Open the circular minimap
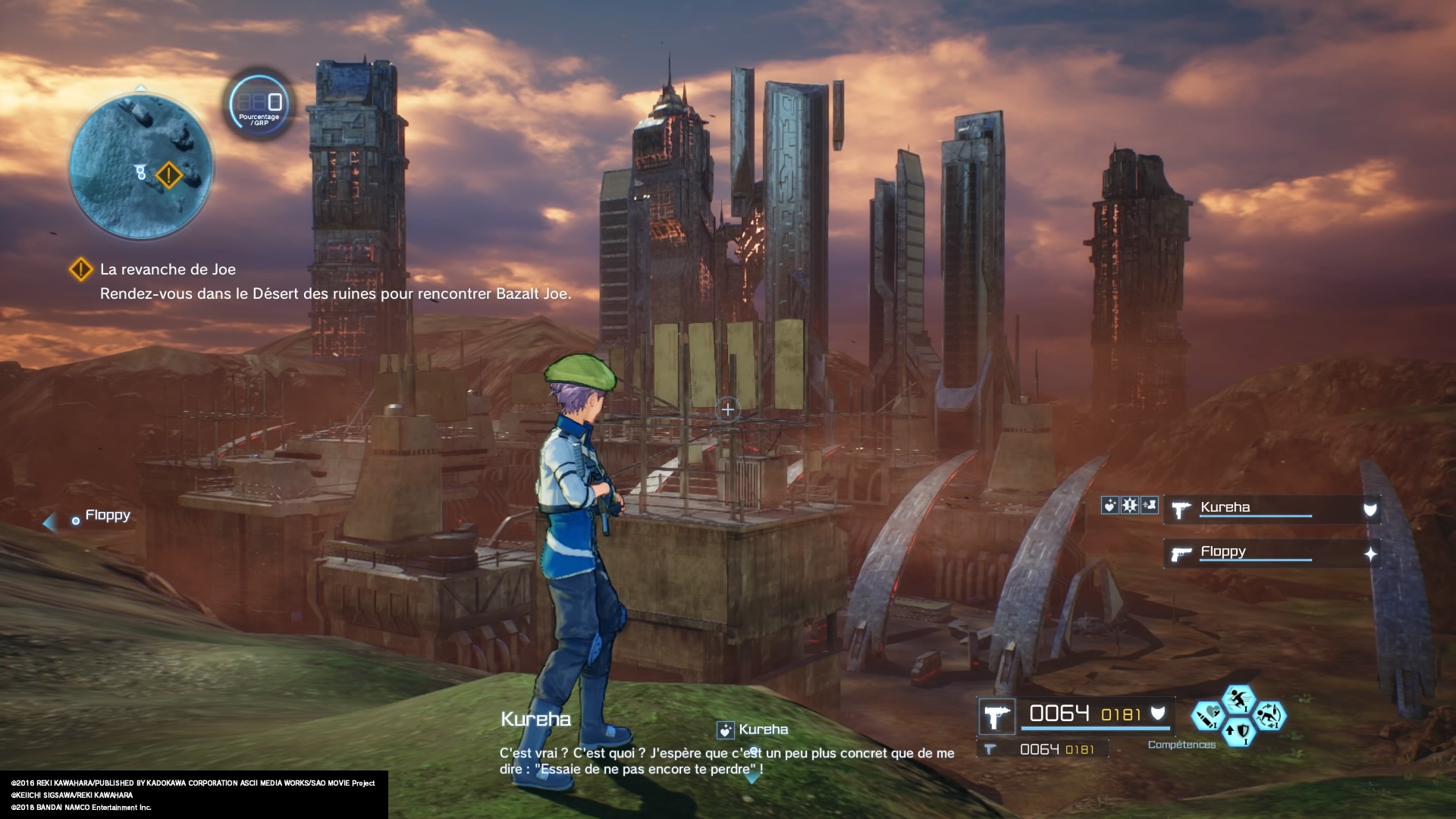 point(140,165)
